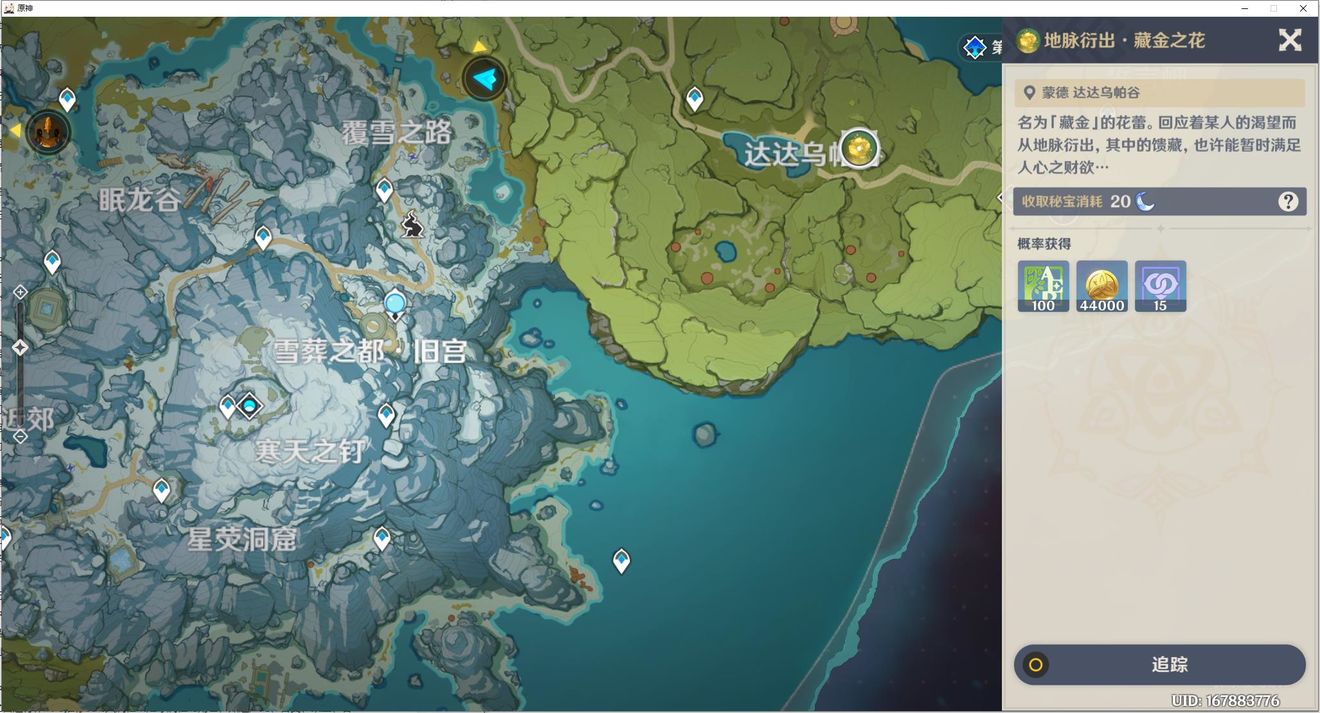Screen dimensions: 1320x713
Task: Select the orange boss icon near 眠龙谷
Action: coord(47,131)
